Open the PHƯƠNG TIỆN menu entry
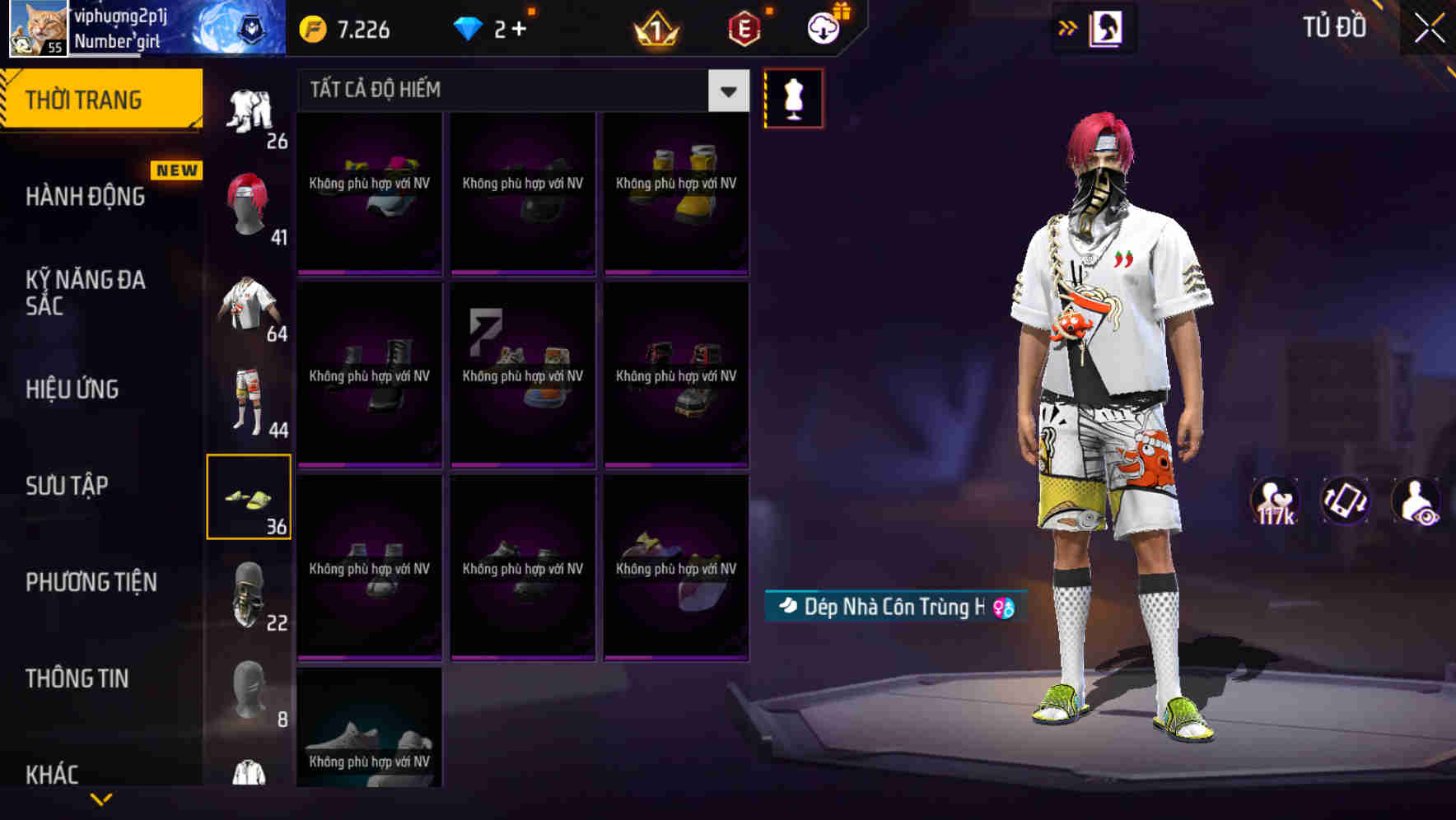 tap(91, 581)
